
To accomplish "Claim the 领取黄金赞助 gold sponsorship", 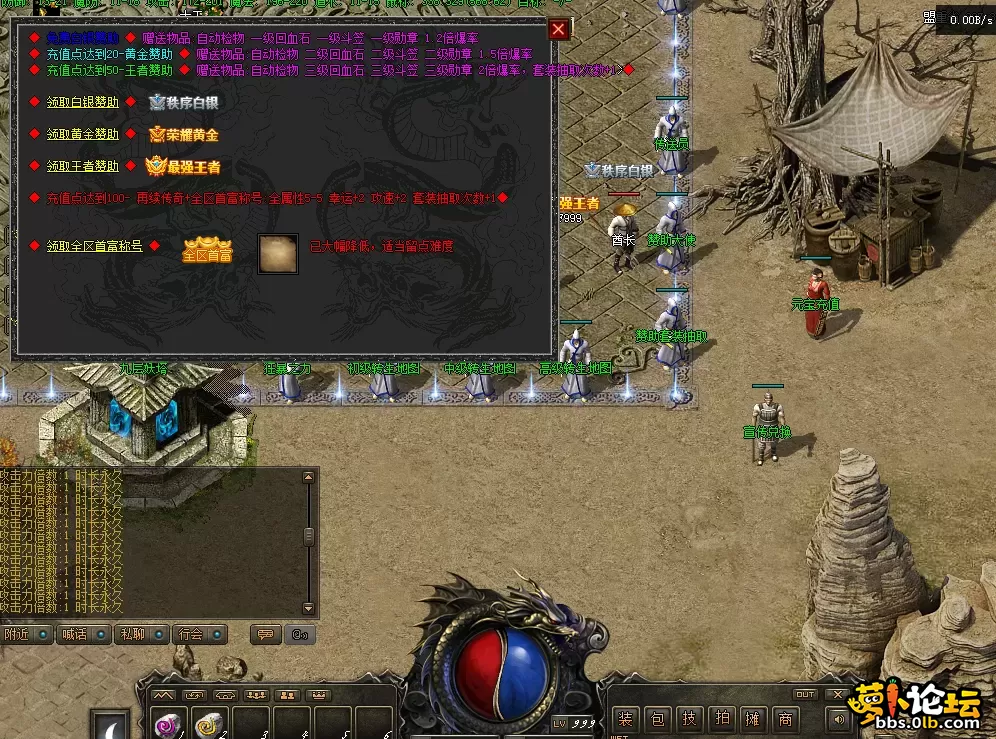I will (83, 134).
